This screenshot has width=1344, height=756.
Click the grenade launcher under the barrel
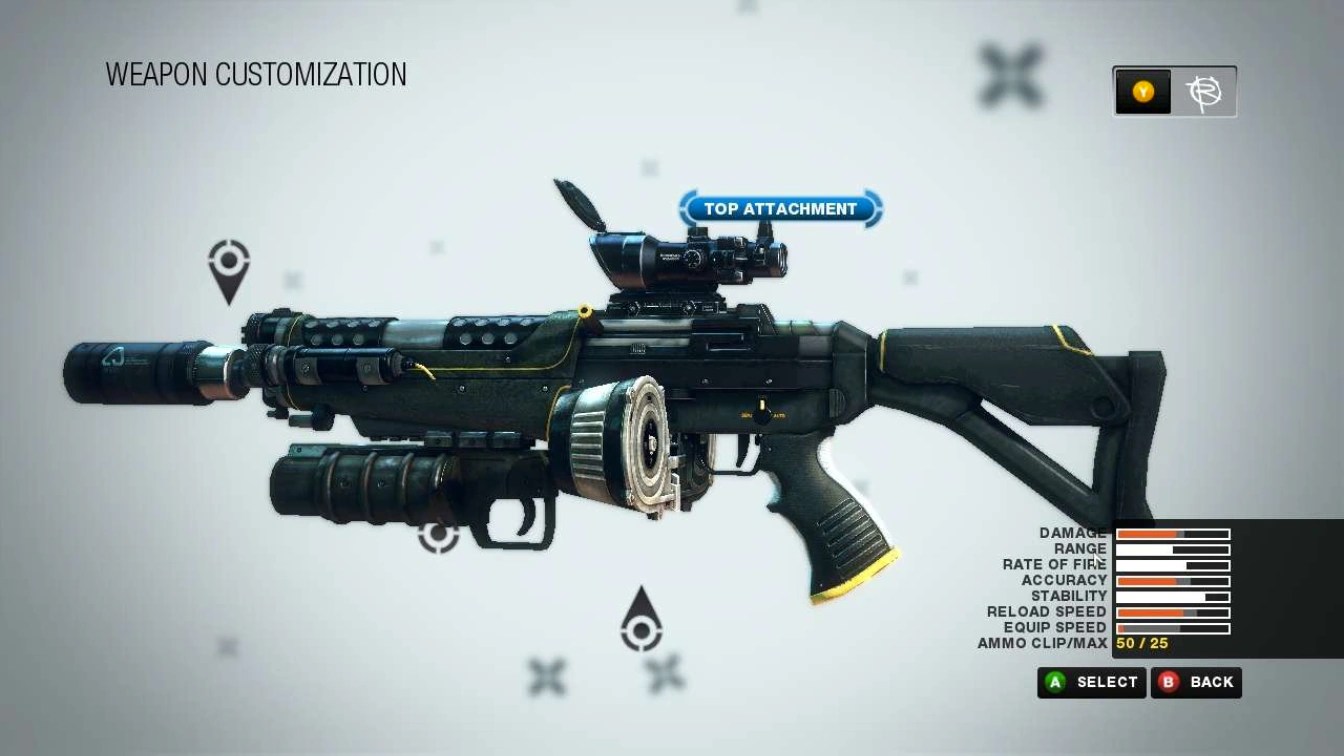click(370, 480)
